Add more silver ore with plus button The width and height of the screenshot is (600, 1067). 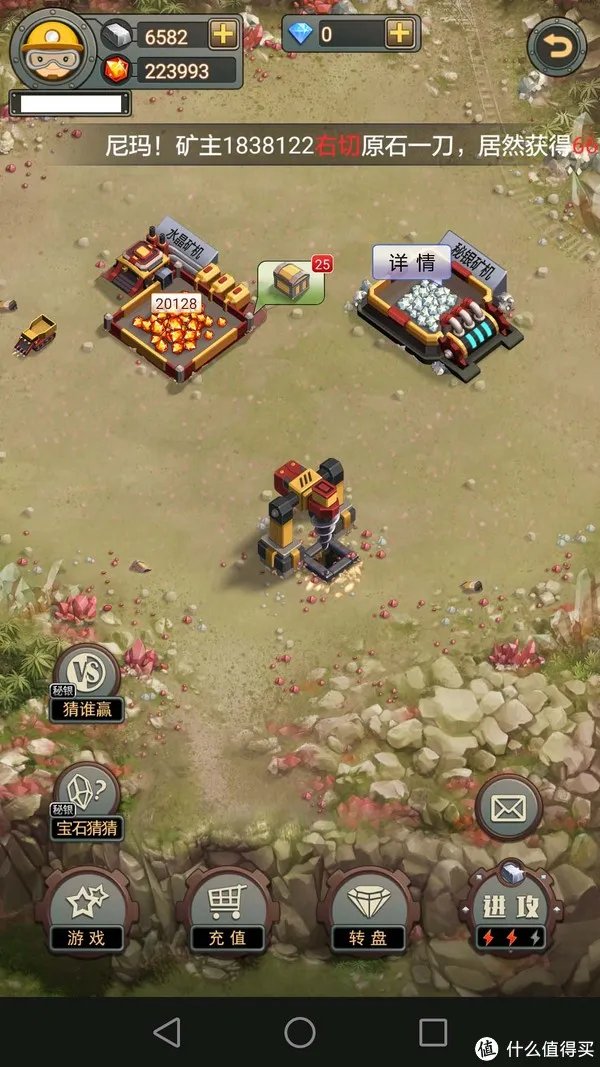[222, 34]
